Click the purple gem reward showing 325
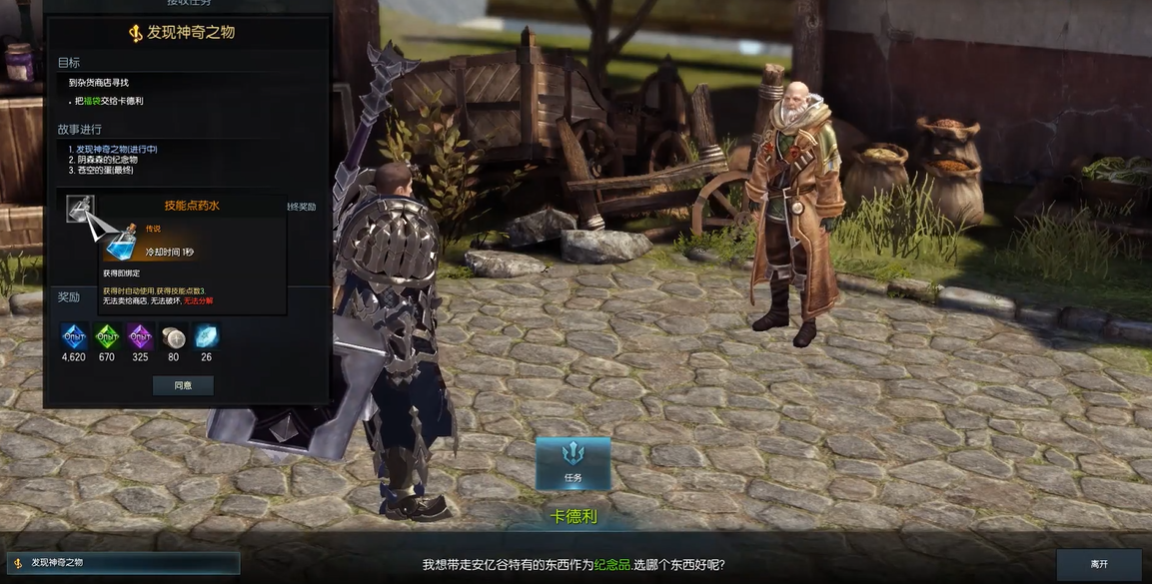This screenshot has height=584, width=1152. pos(140,337)
